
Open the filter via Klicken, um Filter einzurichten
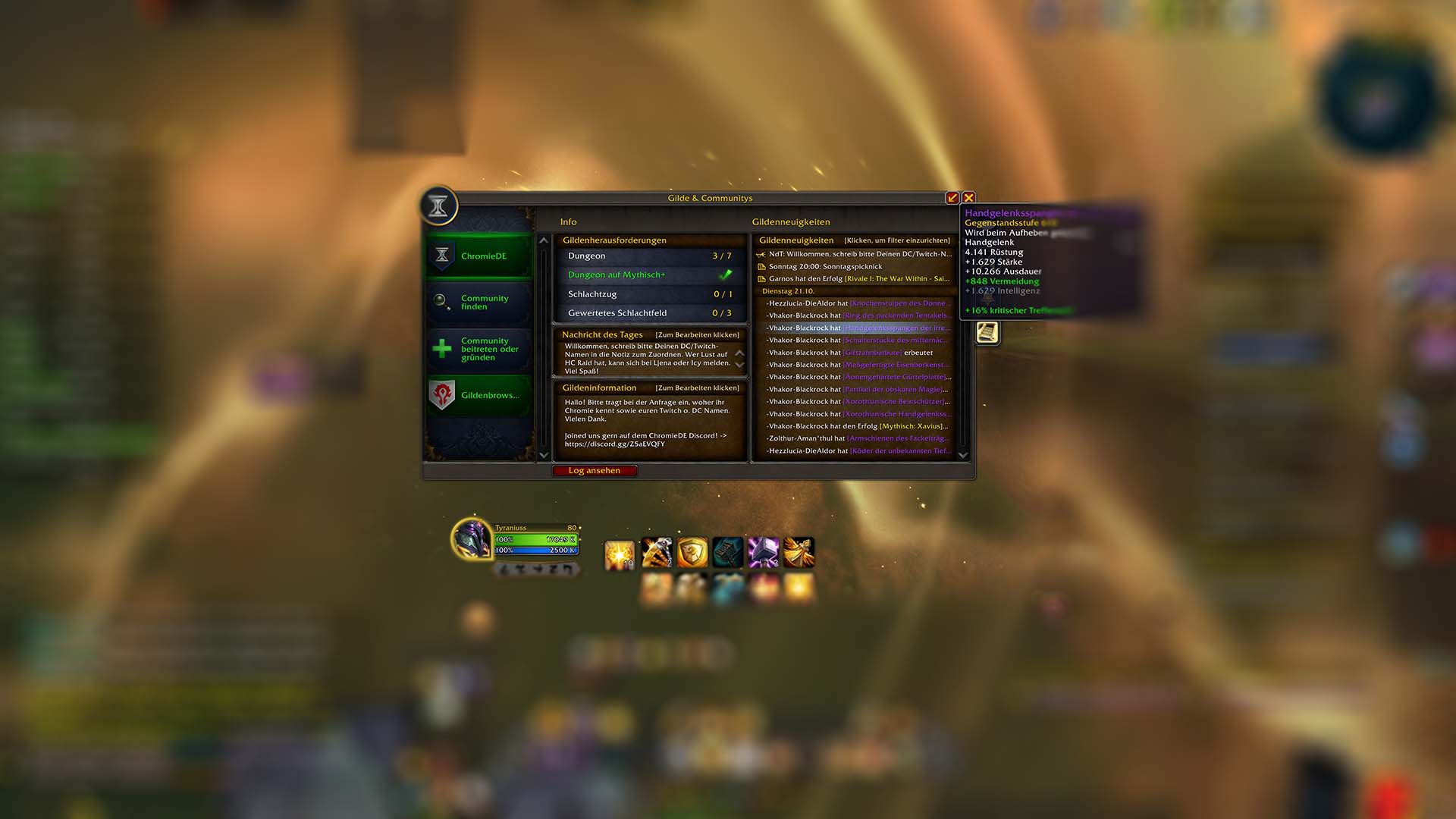coord(897,240)
